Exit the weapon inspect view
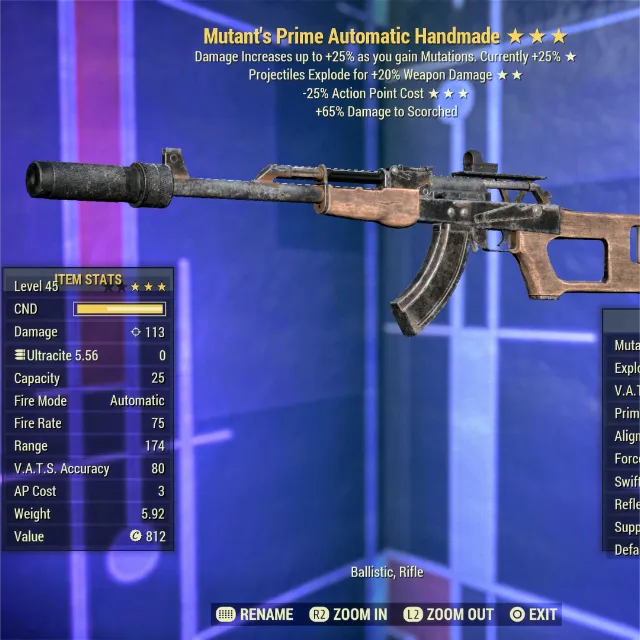Screen dimensions: 640x640 pos(533,614)
